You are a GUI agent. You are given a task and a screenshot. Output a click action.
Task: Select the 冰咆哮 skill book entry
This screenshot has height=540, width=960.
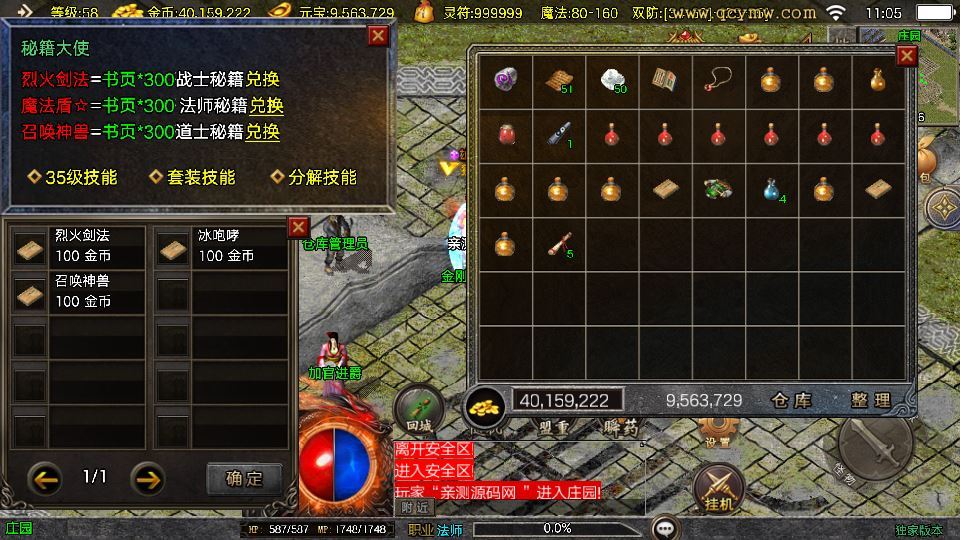(222, 246)
